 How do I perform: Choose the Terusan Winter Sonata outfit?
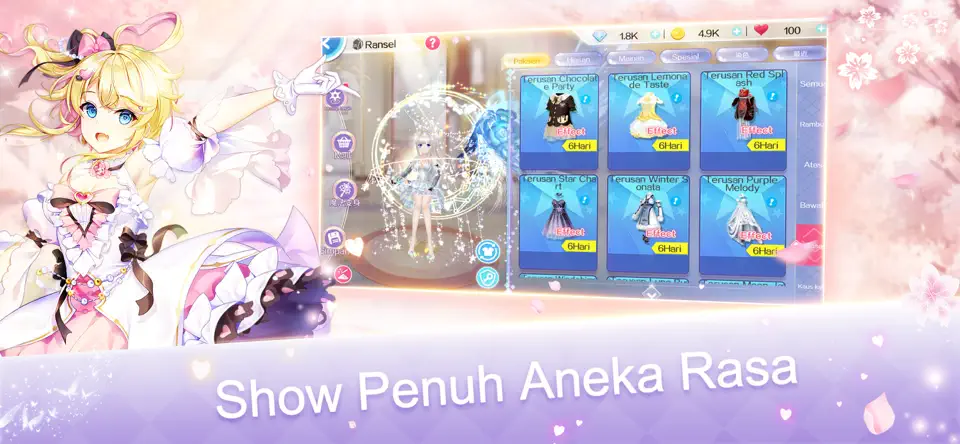[x=648, y=221]
